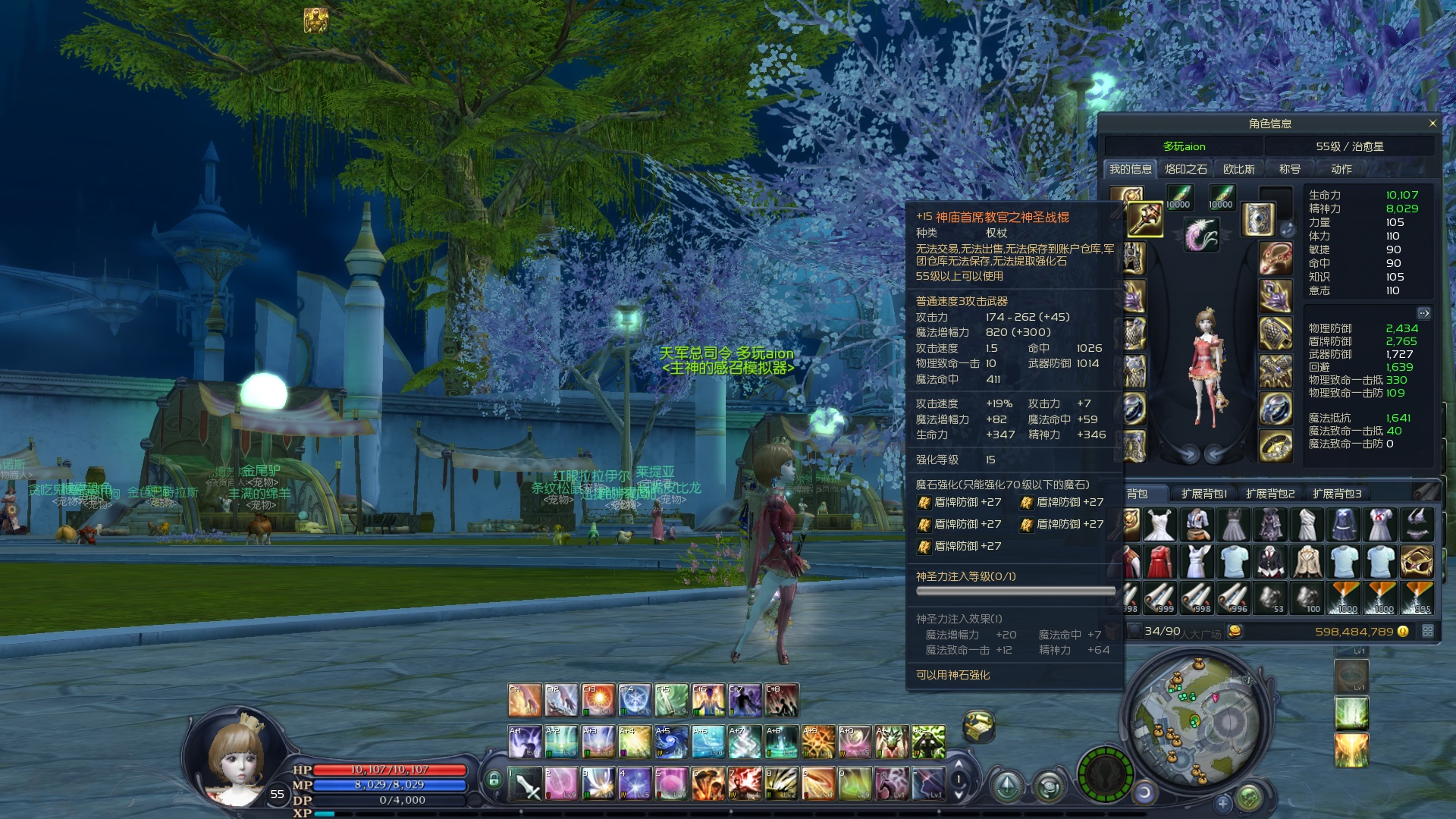Use the fiery sun skill on Ctrl+3
This screenshot has height=819, width=1456.
598,701
